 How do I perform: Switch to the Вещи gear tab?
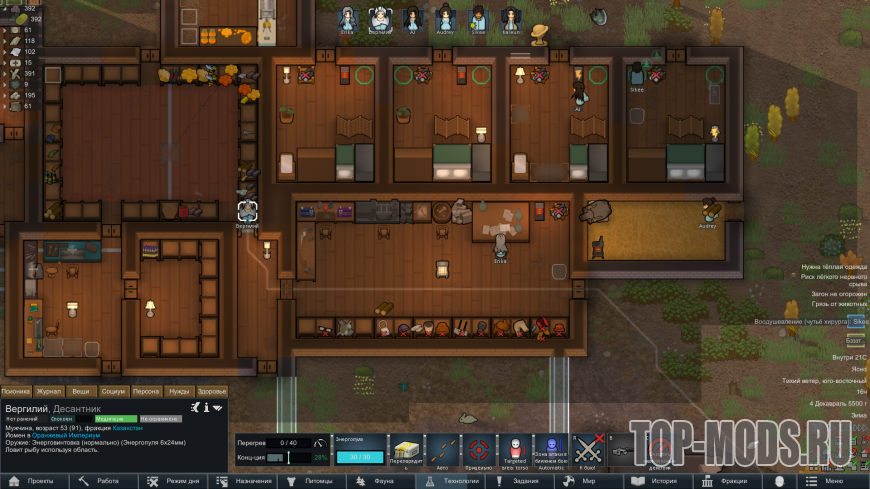click(x=81, y=391)
